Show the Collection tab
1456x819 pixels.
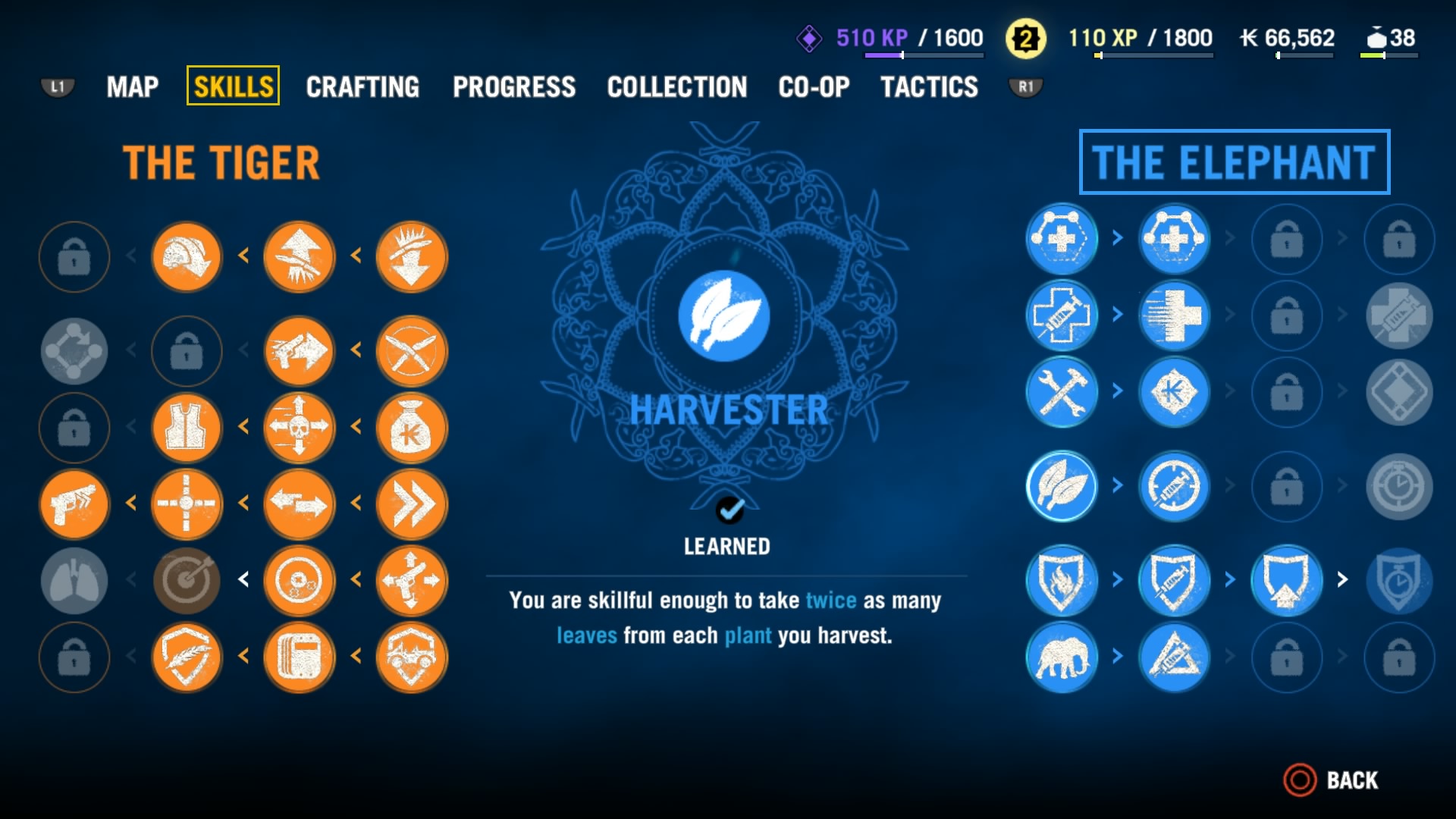pyautogui.click(x=676, y=87)
